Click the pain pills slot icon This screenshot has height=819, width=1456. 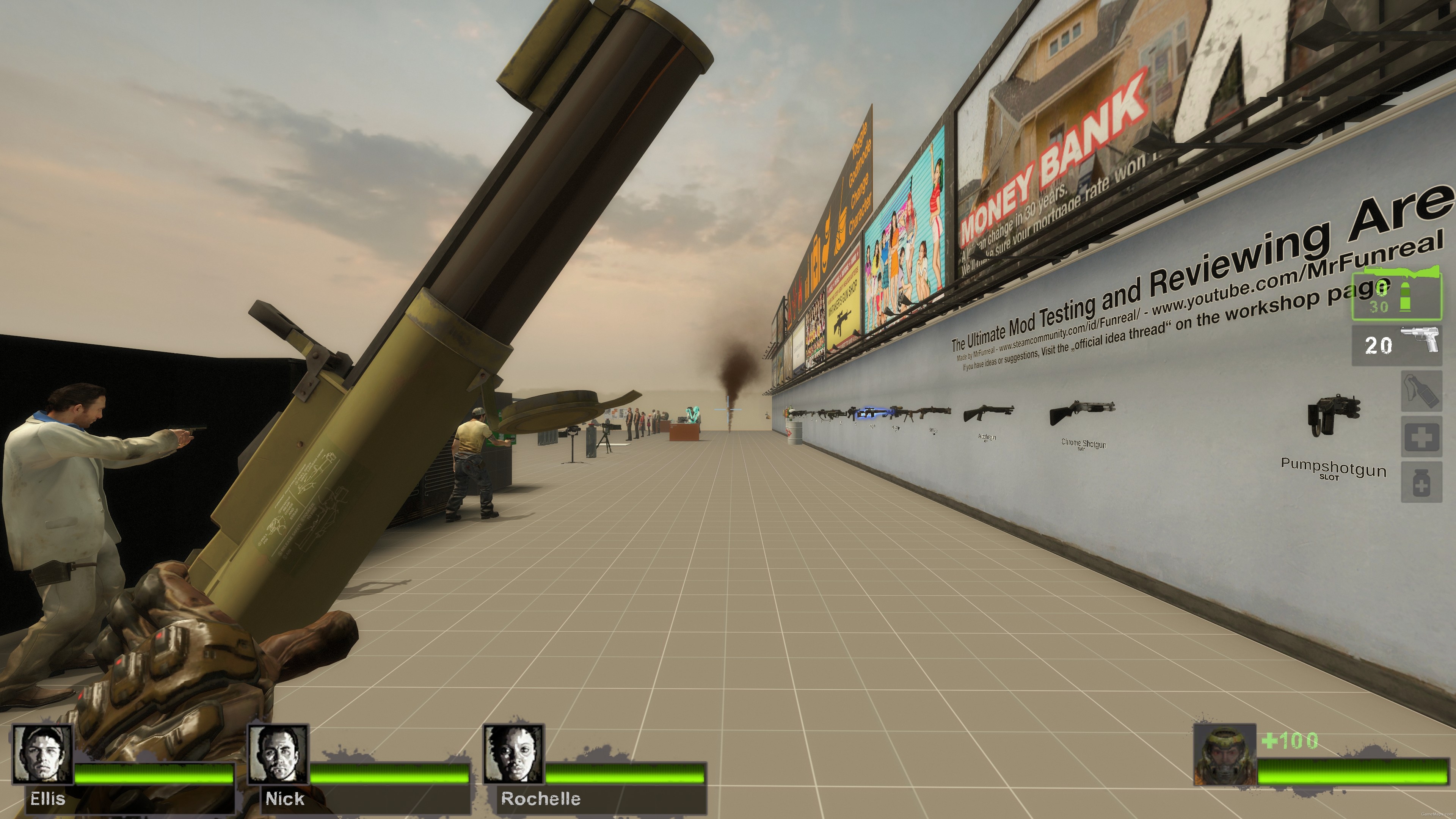coord(1422,482)
